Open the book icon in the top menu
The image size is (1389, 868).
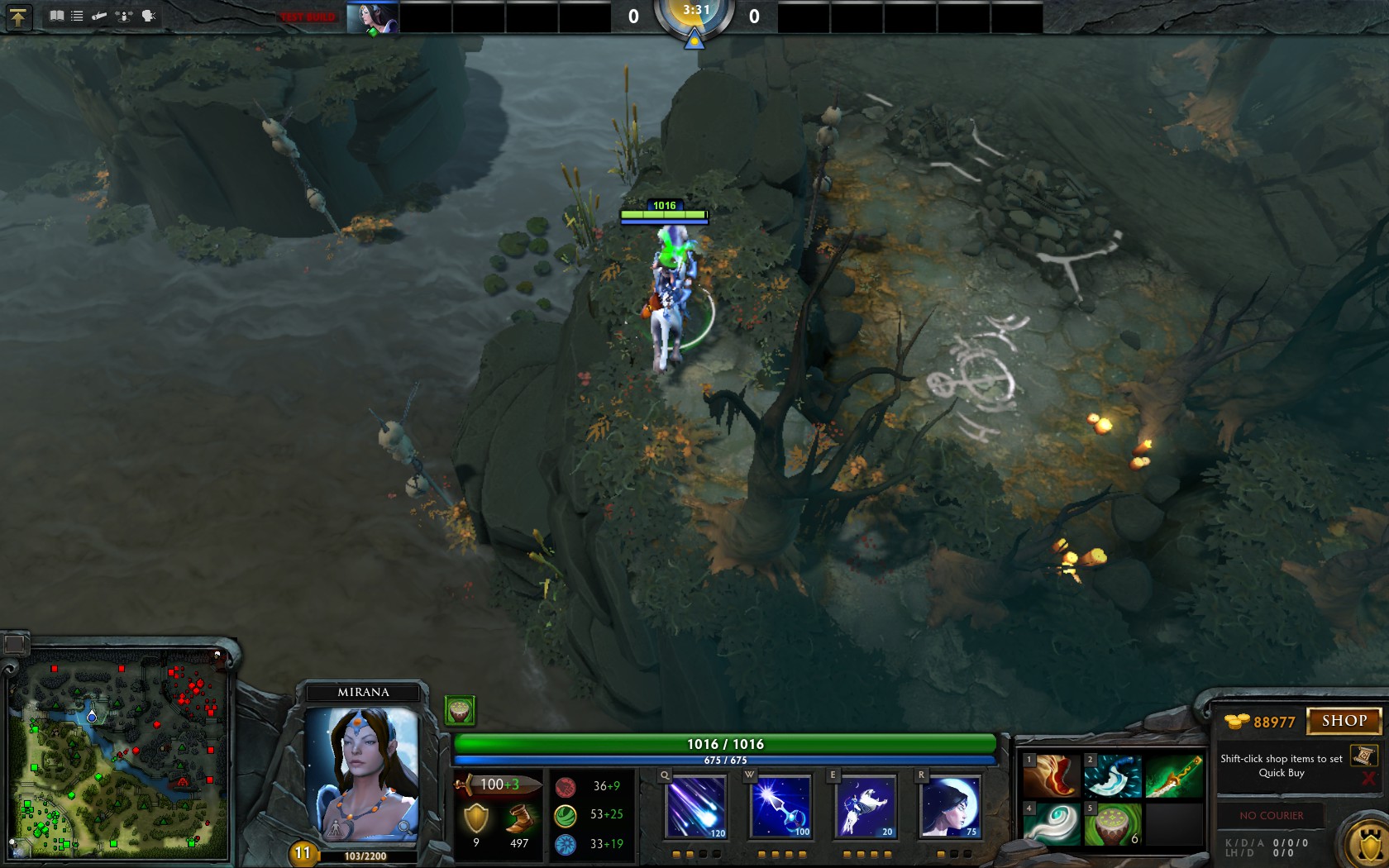[56, 16]
